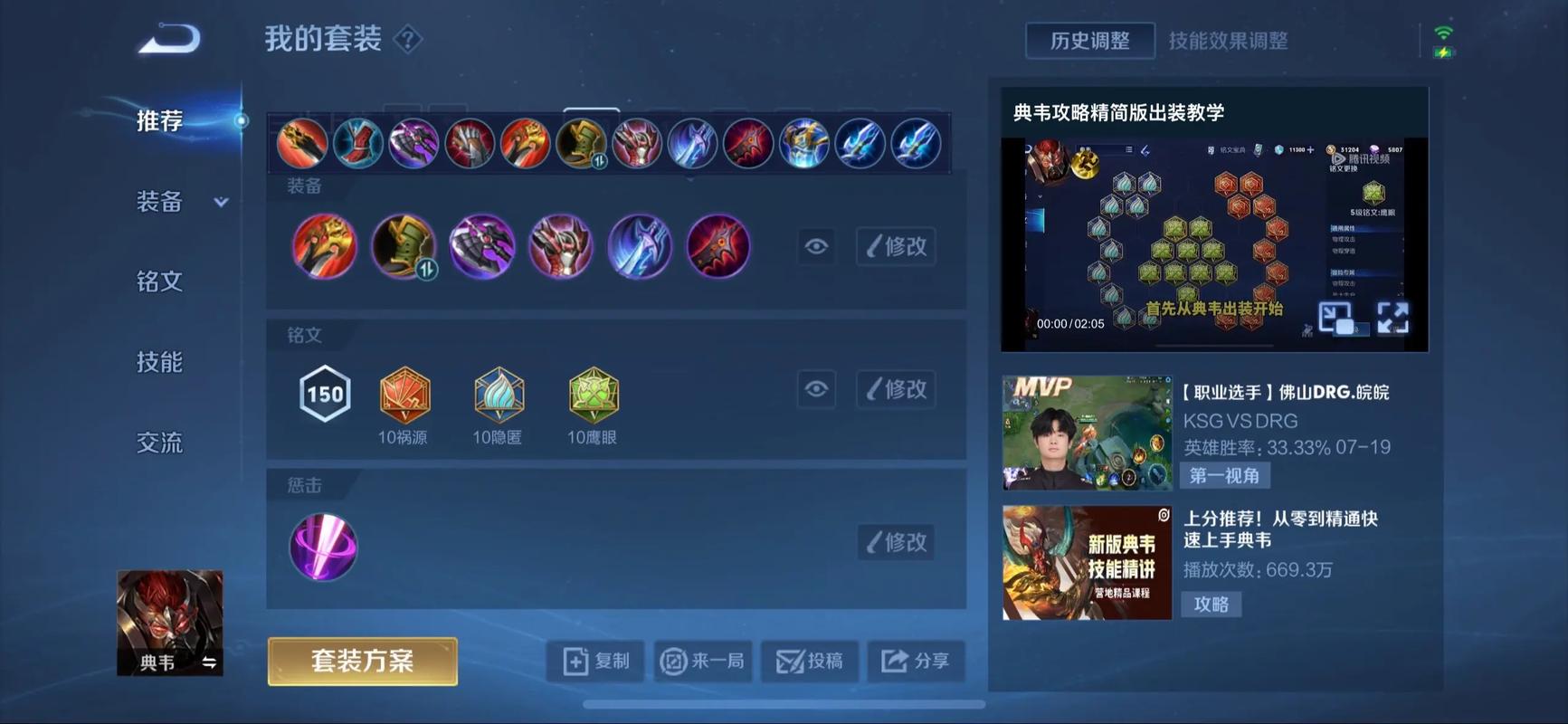The width and height of the screenshot is (1568, 724).
Task: Click the 来一局 button at the bottom
Action: [x=703, y=661]
